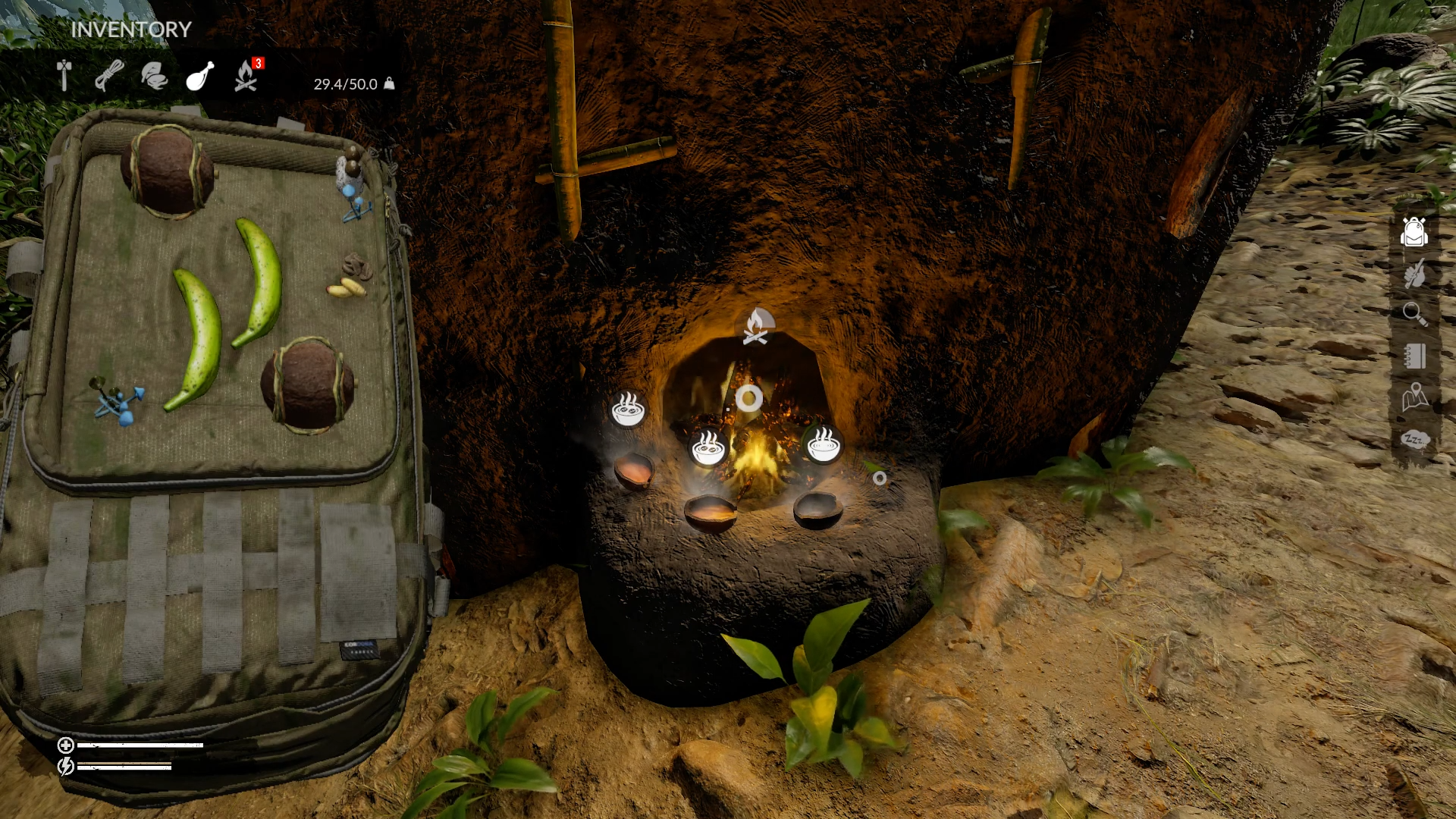
Task: Show the map
Action: click(1414, 397)
